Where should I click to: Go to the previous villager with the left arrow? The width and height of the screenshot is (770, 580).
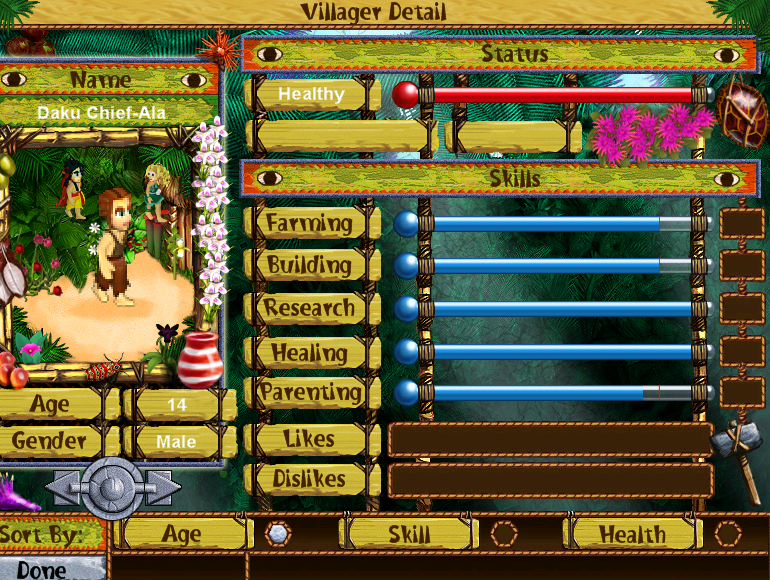(62, 488)
